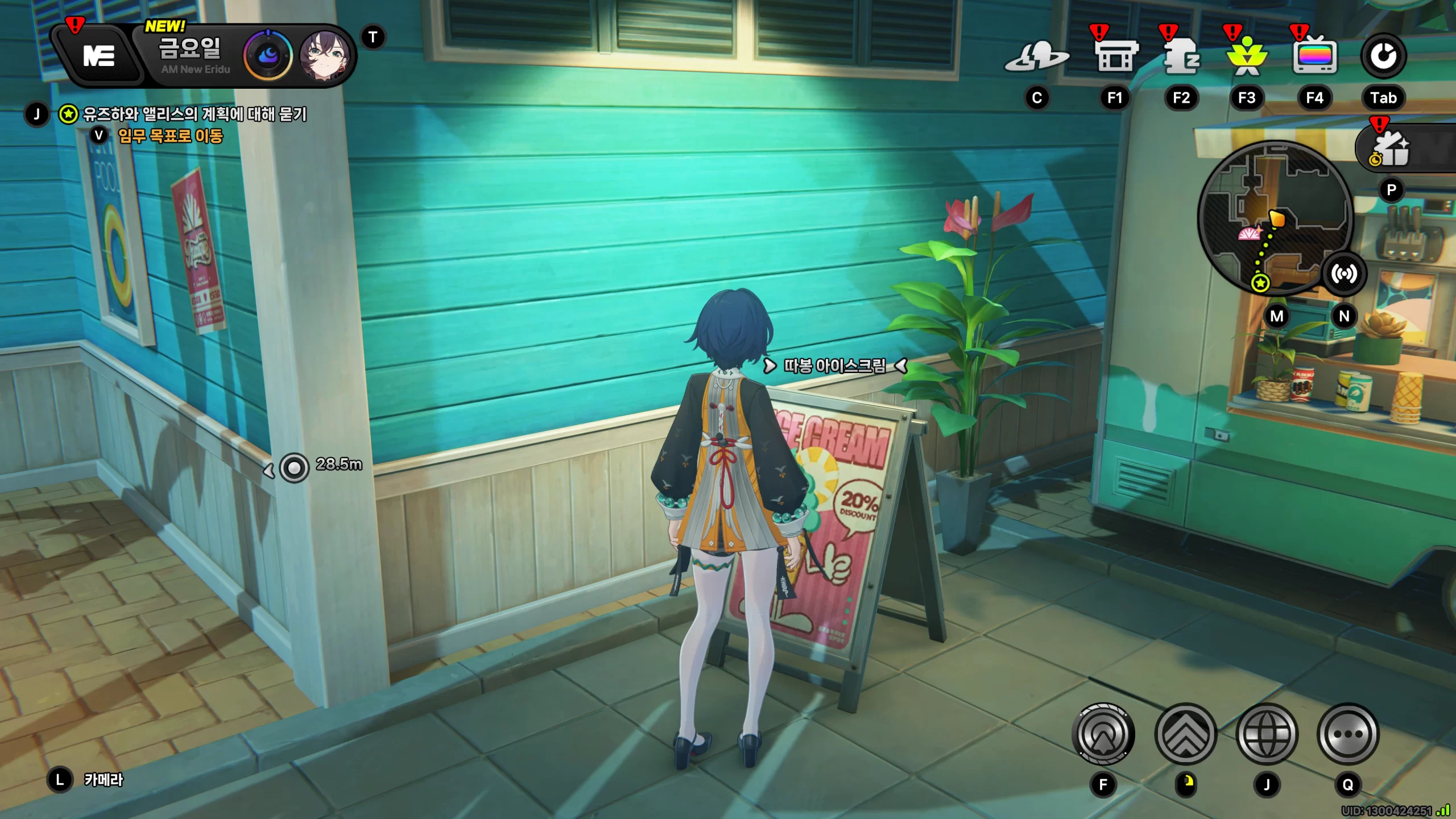Open the chess knight icon menu

(x=1181, y=57)
